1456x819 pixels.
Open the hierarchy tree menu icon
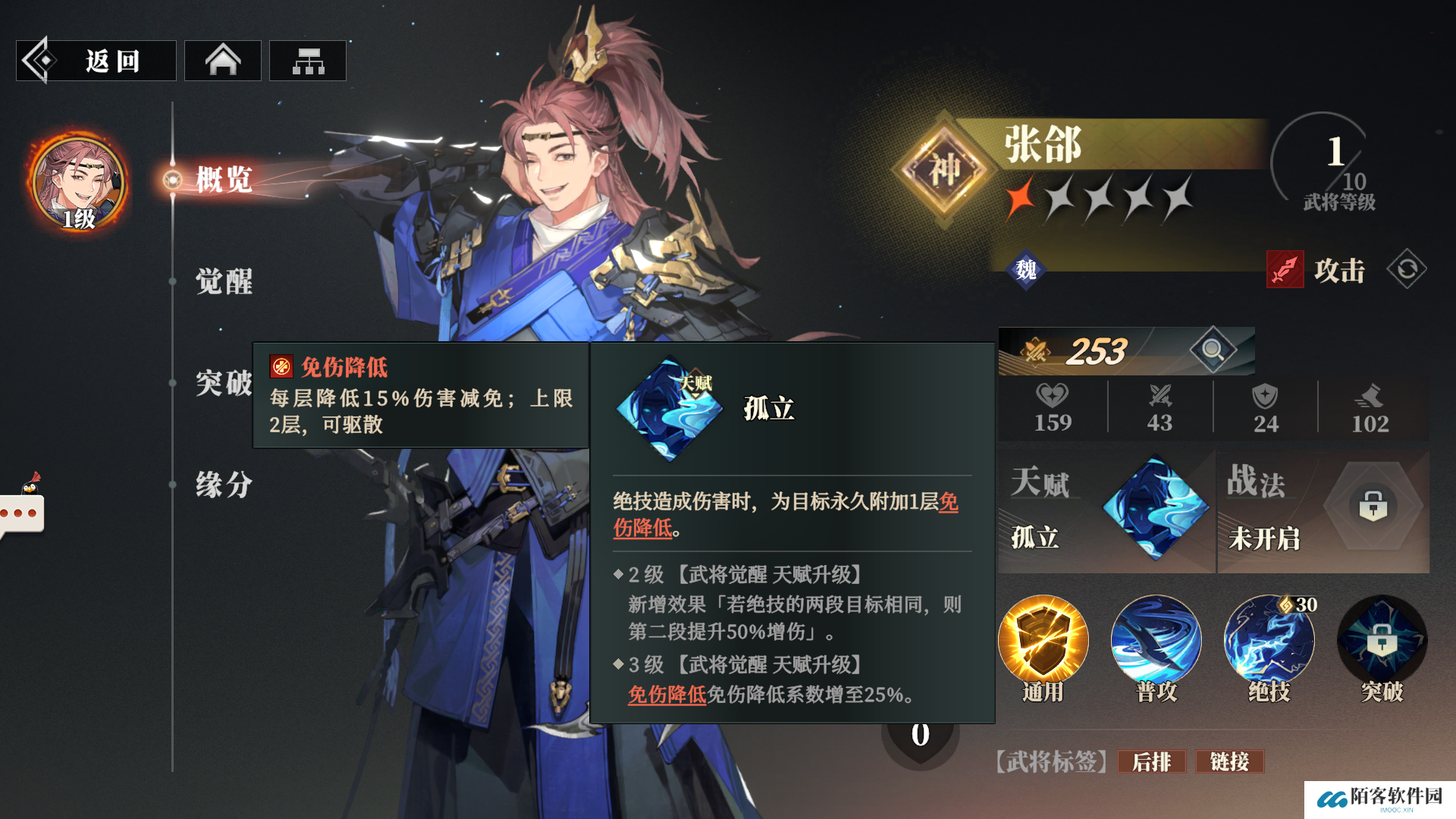tap(308, 61)
